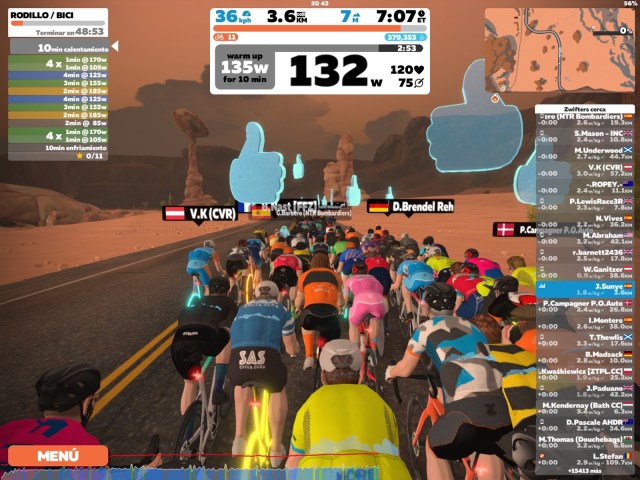
Task: Select the 10min enfriamiento workout block
Action: pos(60,147)
